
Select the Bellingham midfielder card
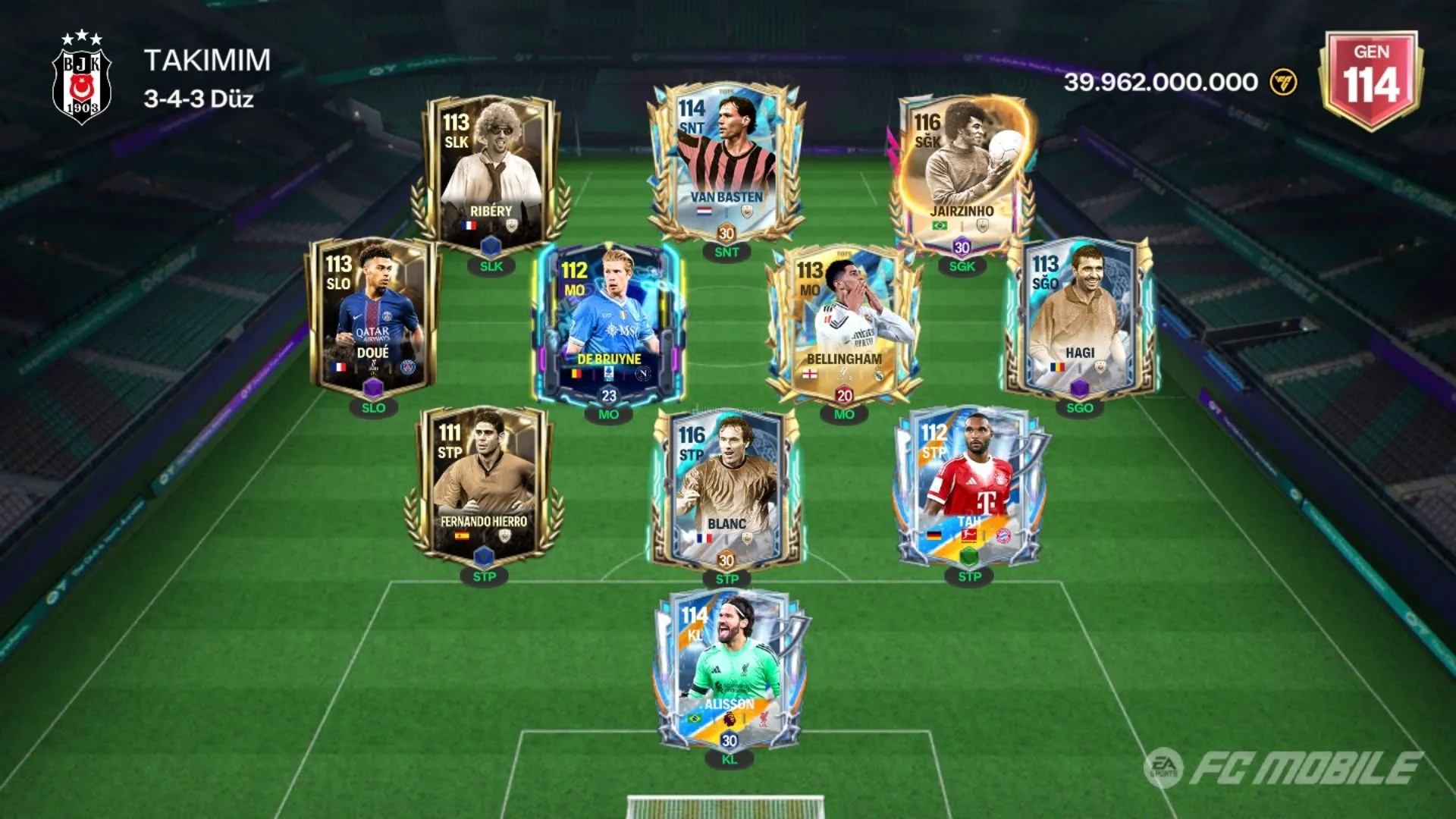coord(844,322)
